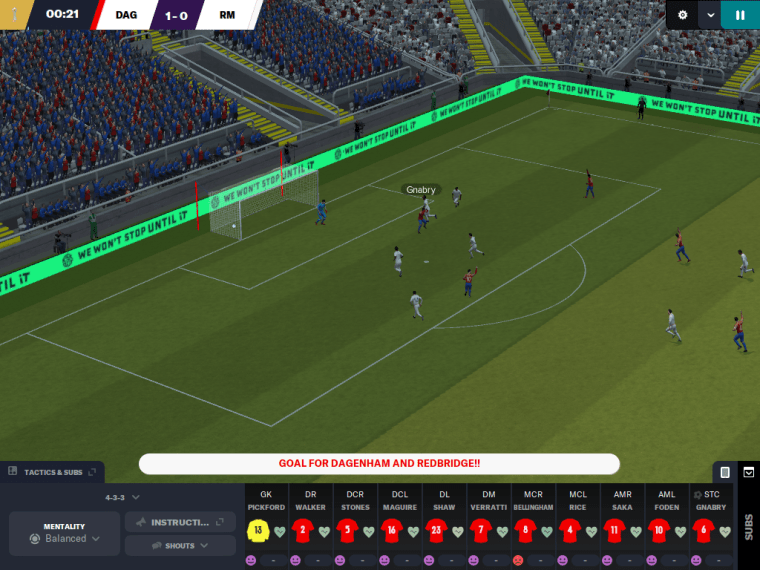This screenshot has width=760, height=570.
Task: Open team Instructions
Action: coord(180,522)
